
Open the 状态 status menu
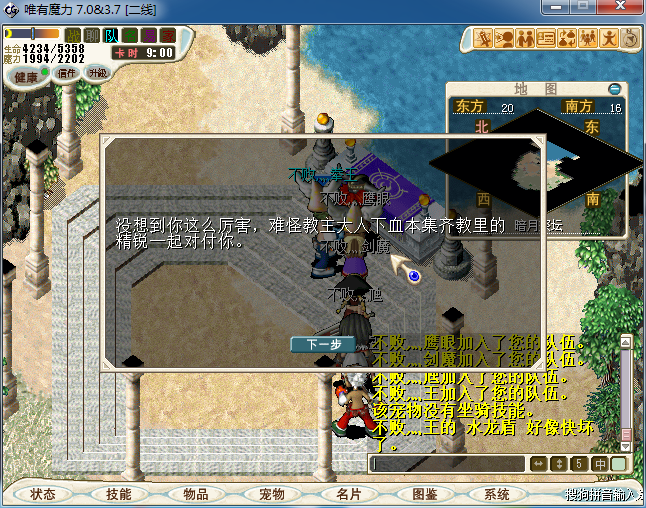tap(42, 494)
